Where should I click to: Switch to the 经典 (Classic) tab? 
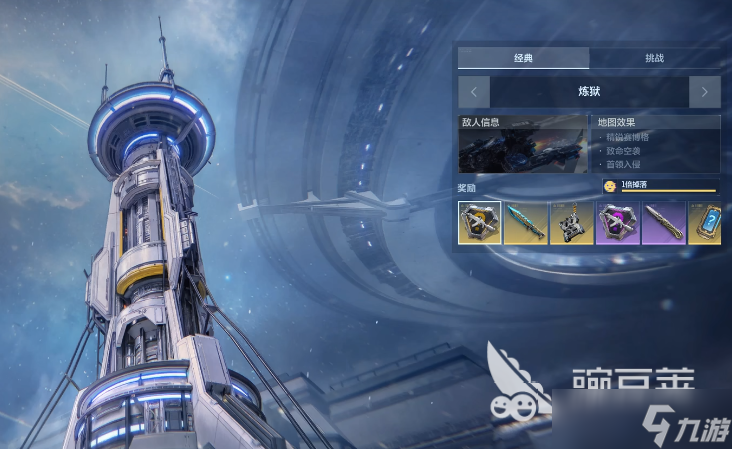(523, 59)
